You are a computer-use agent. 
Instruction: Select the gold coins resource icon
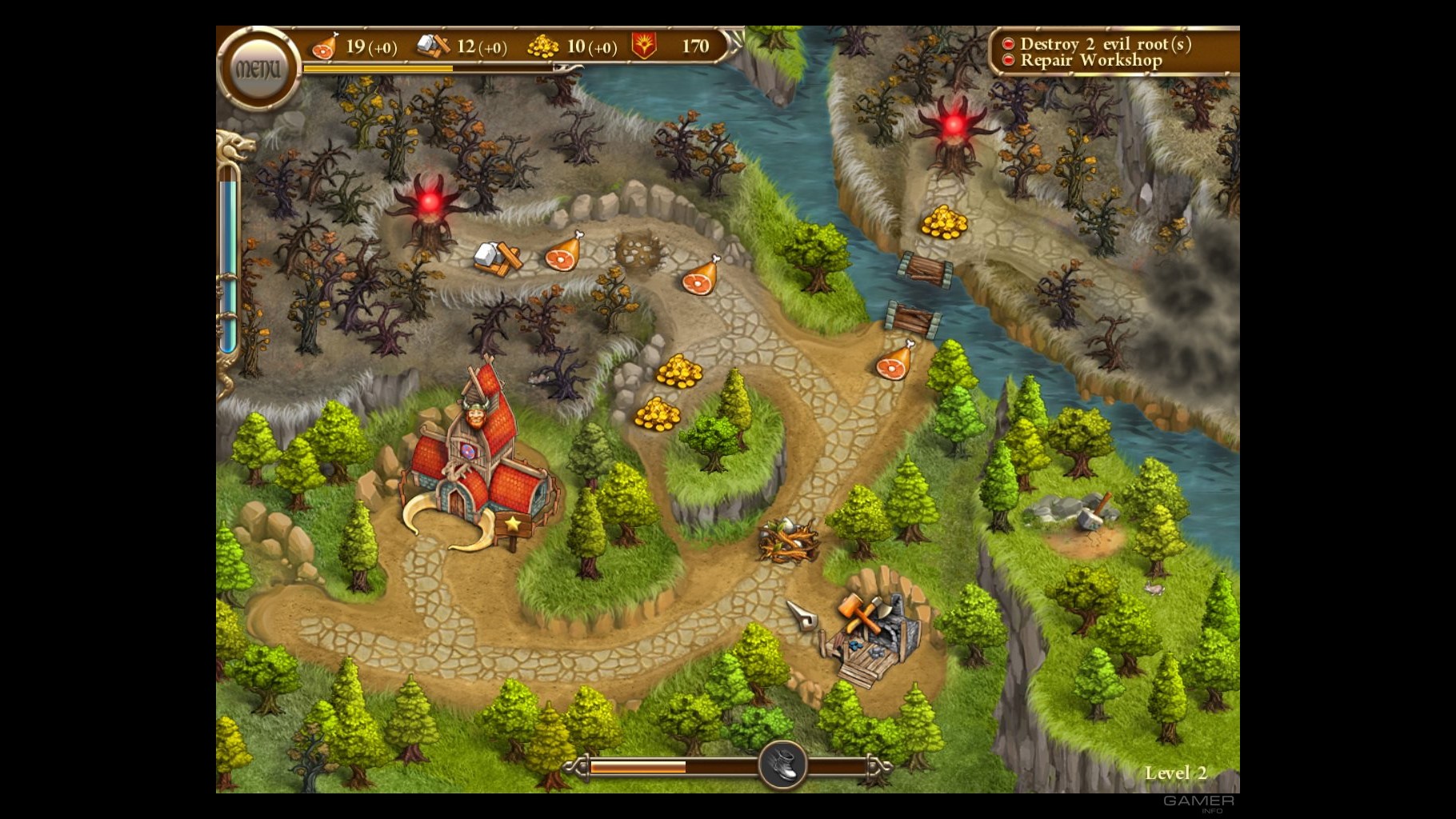click(544, 46)
